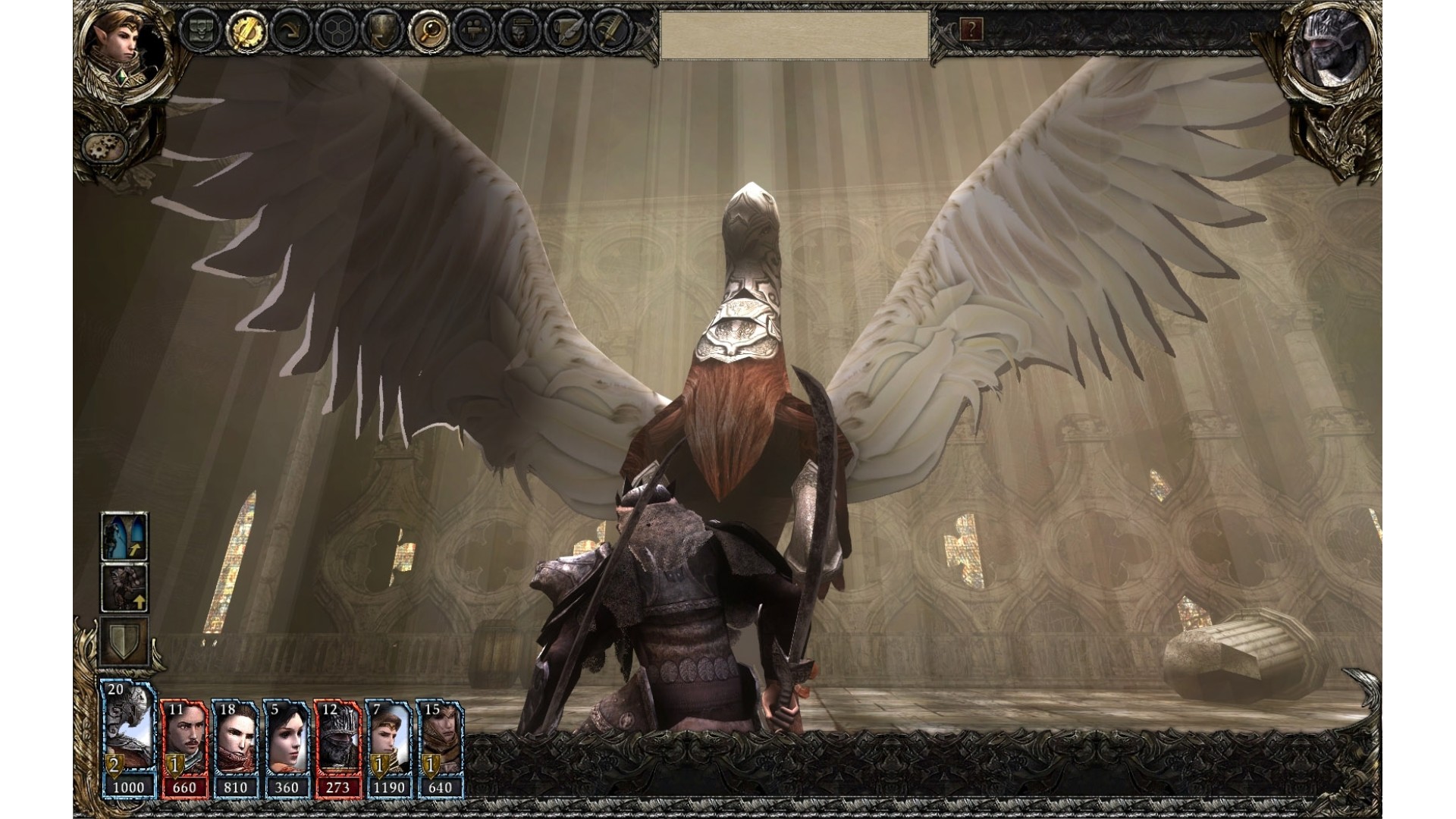Click the sword icon toolbar button

pos(611,30)
